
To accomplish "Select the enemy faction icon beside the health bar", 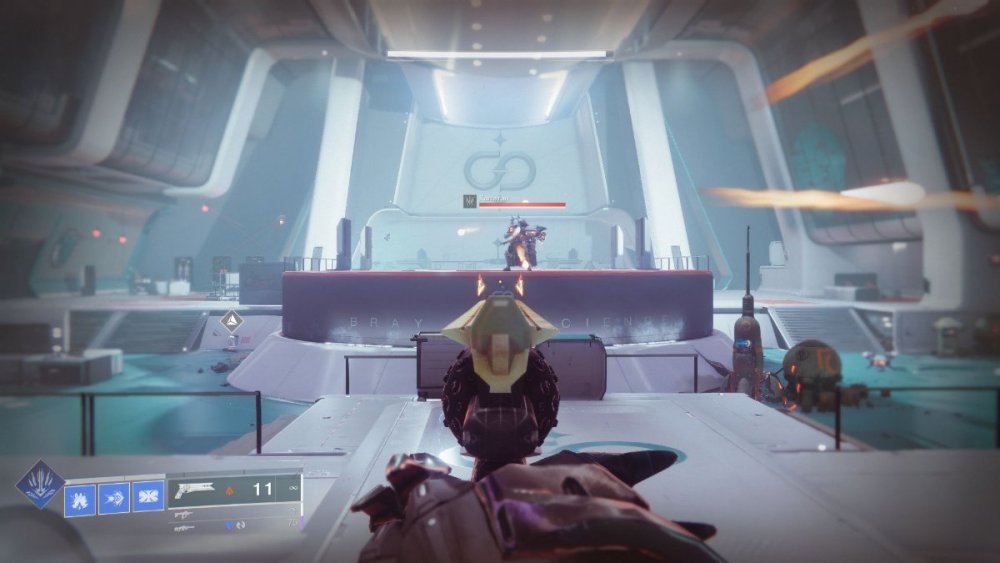I will click(468, 201).
